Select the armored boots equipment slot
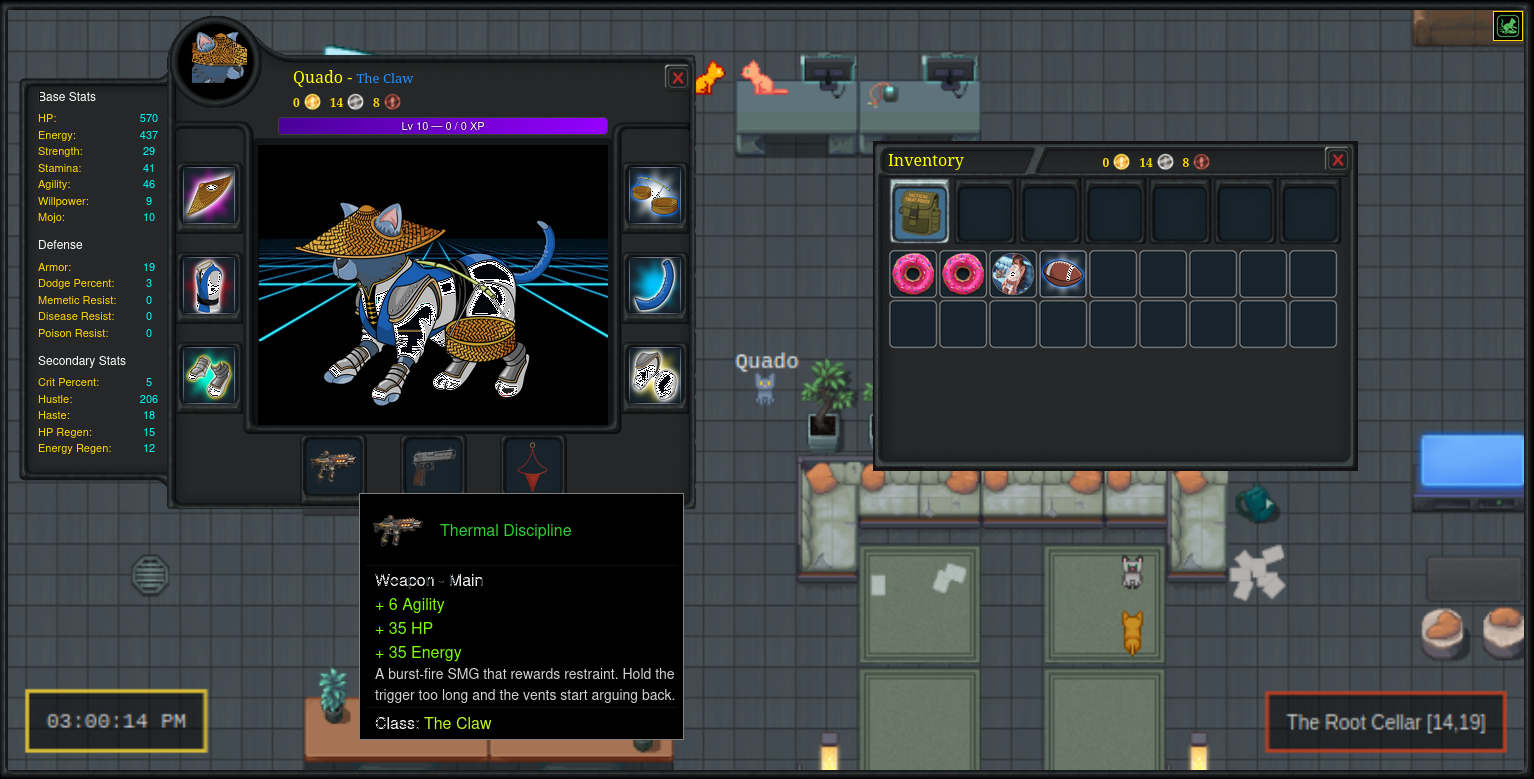The height and width of the screenshot is (779, 1534). pos(656,375)
